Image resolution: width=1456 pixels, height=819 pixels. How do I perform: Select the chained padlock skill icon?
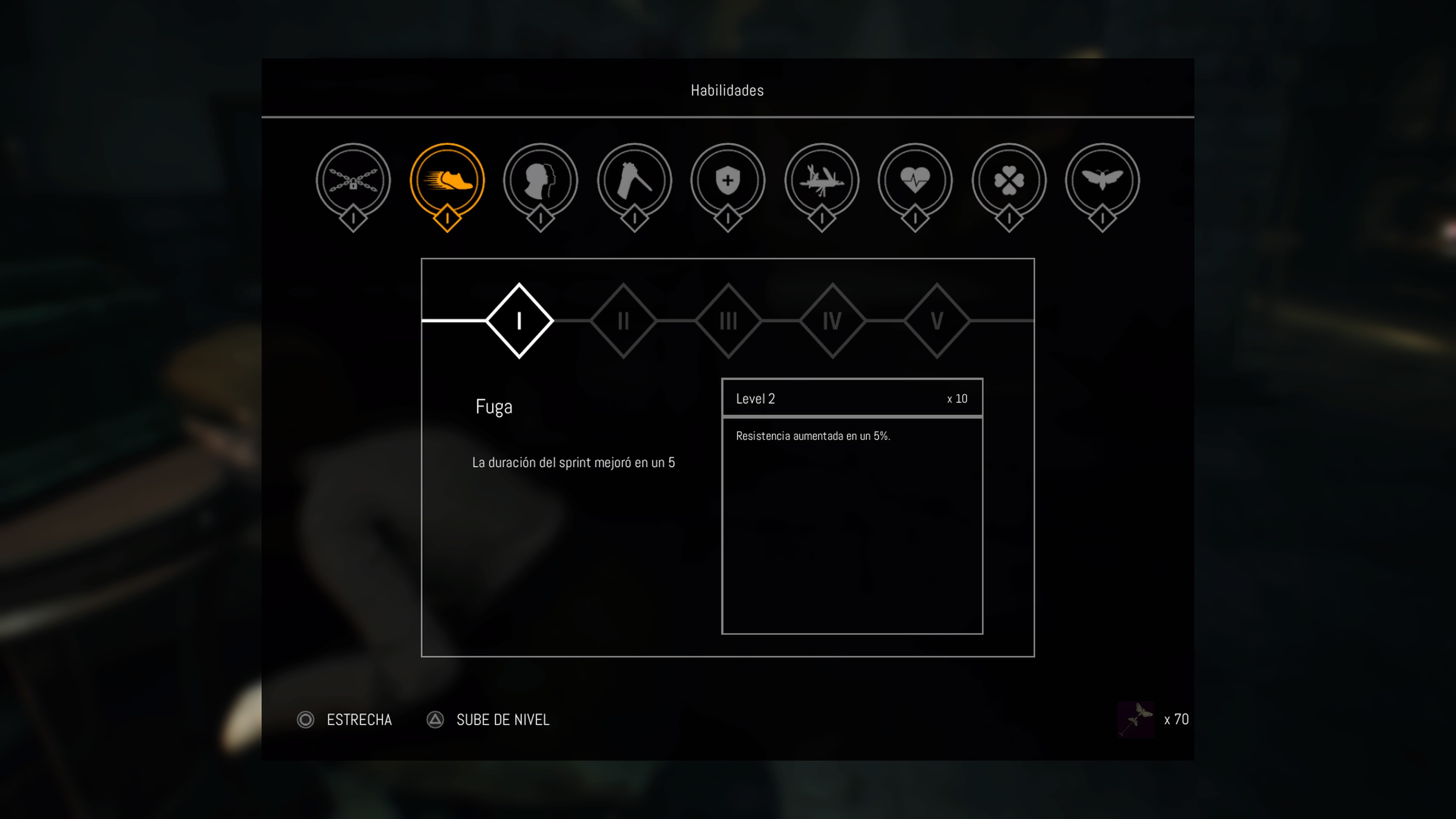point(353,181)
